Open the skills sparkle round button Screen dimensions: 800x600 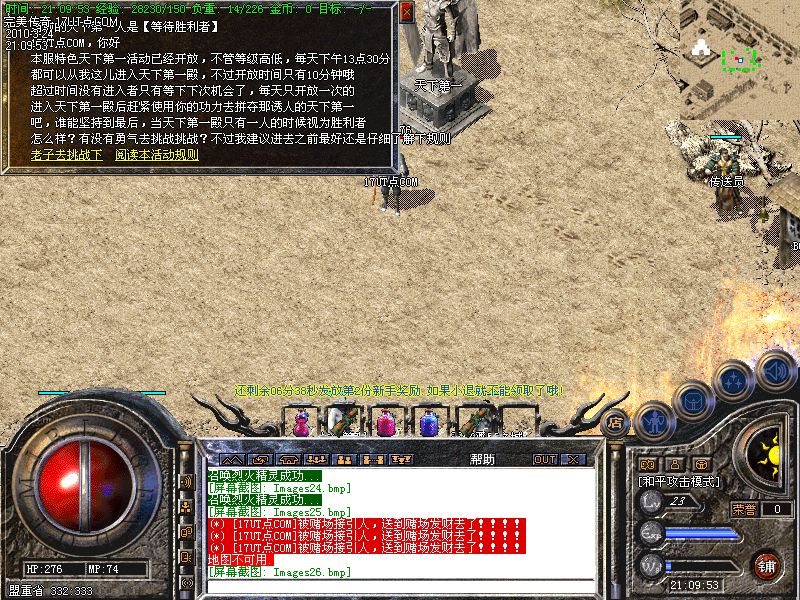(735, 380)
